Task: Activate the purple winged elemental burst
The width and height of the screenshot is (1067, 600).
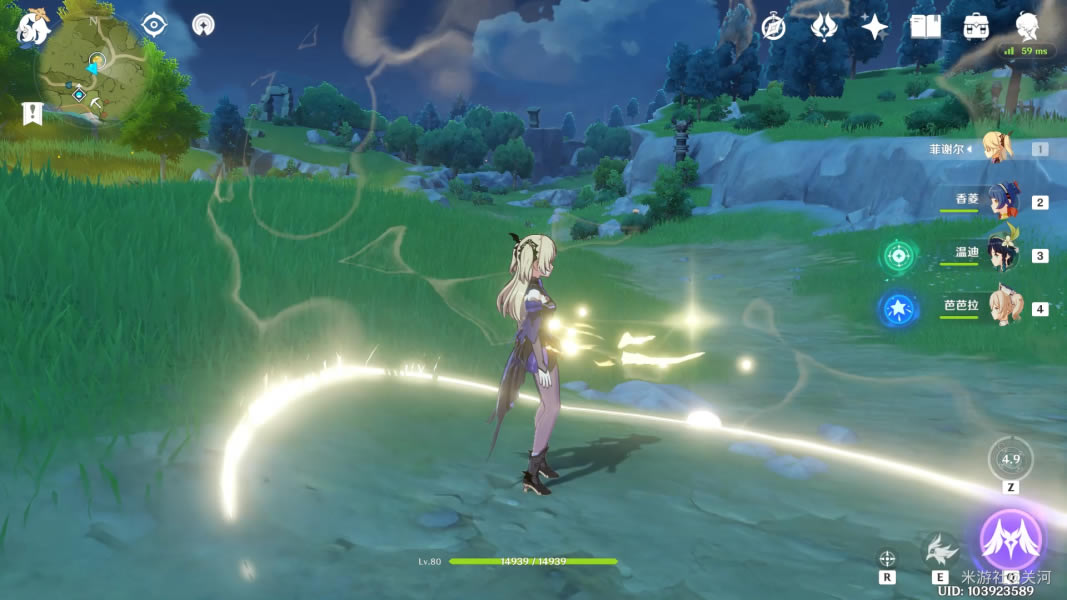Action: tap(1011, 540)
